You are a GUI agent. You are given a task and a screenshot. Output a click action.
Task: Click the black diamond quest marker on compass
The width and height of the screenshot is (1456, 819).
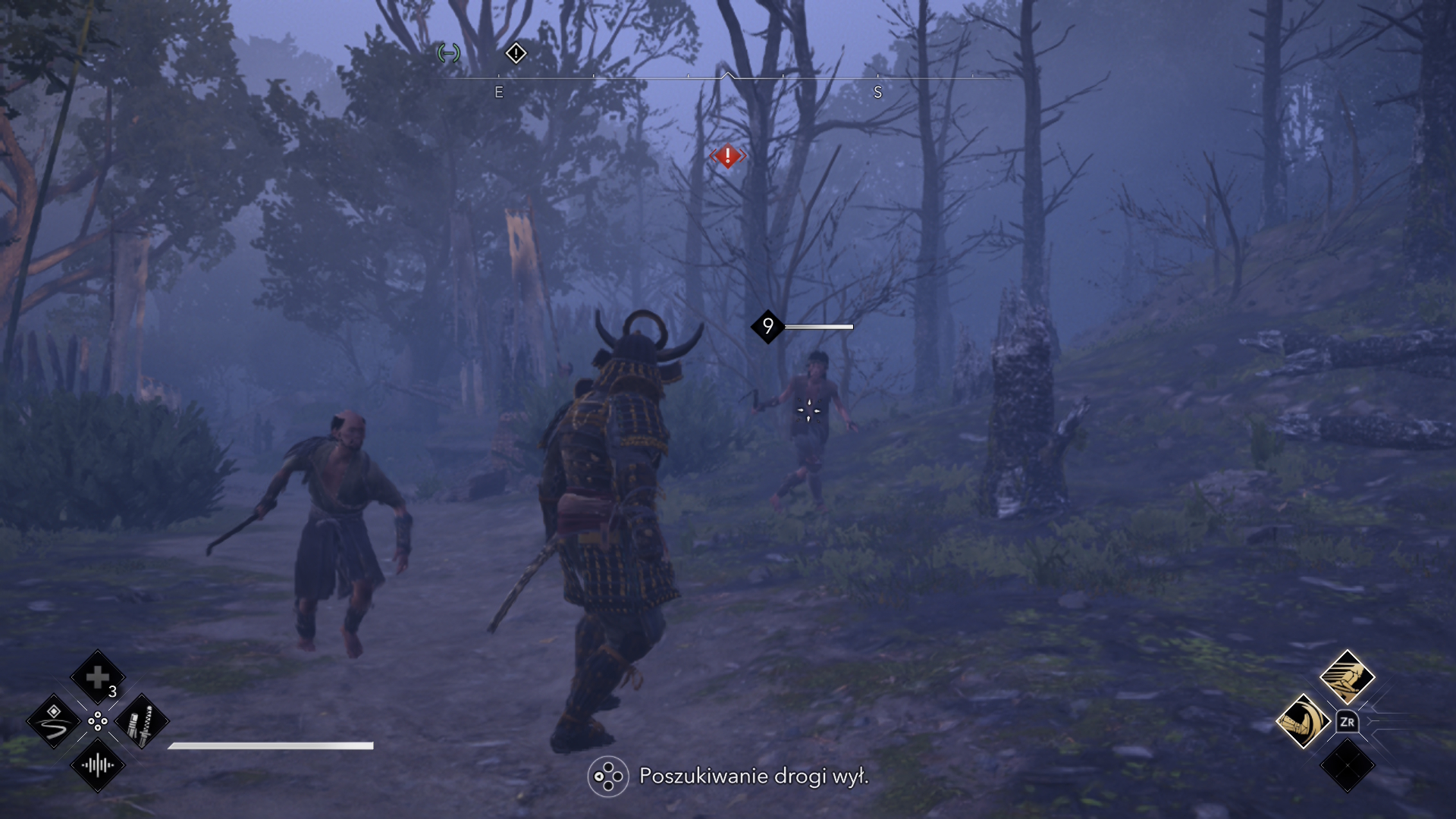[516, 53]
